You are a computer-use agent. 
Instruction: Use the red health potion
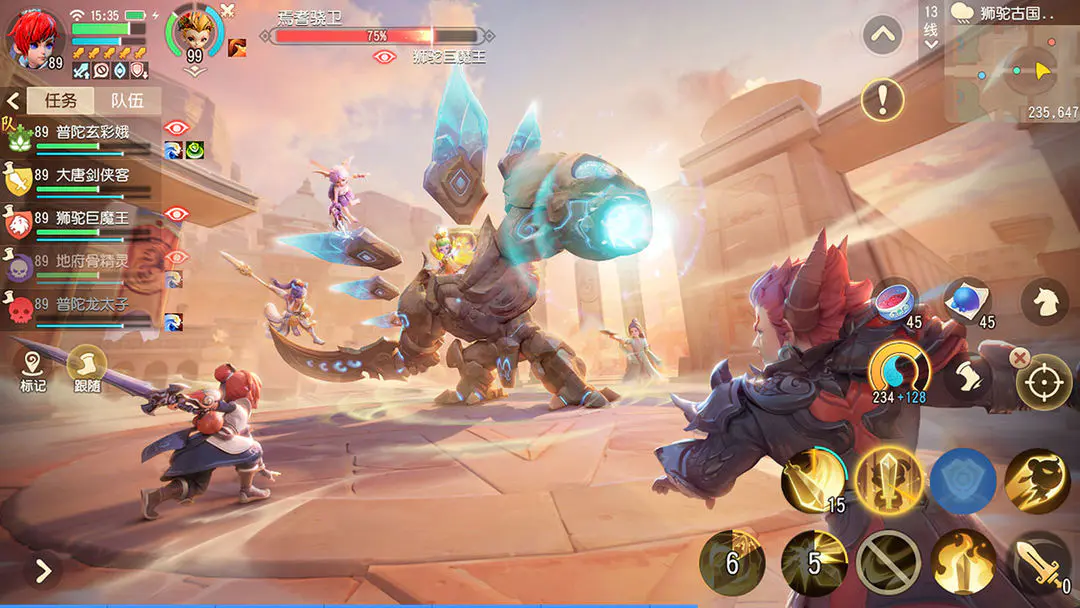(895, 301)
